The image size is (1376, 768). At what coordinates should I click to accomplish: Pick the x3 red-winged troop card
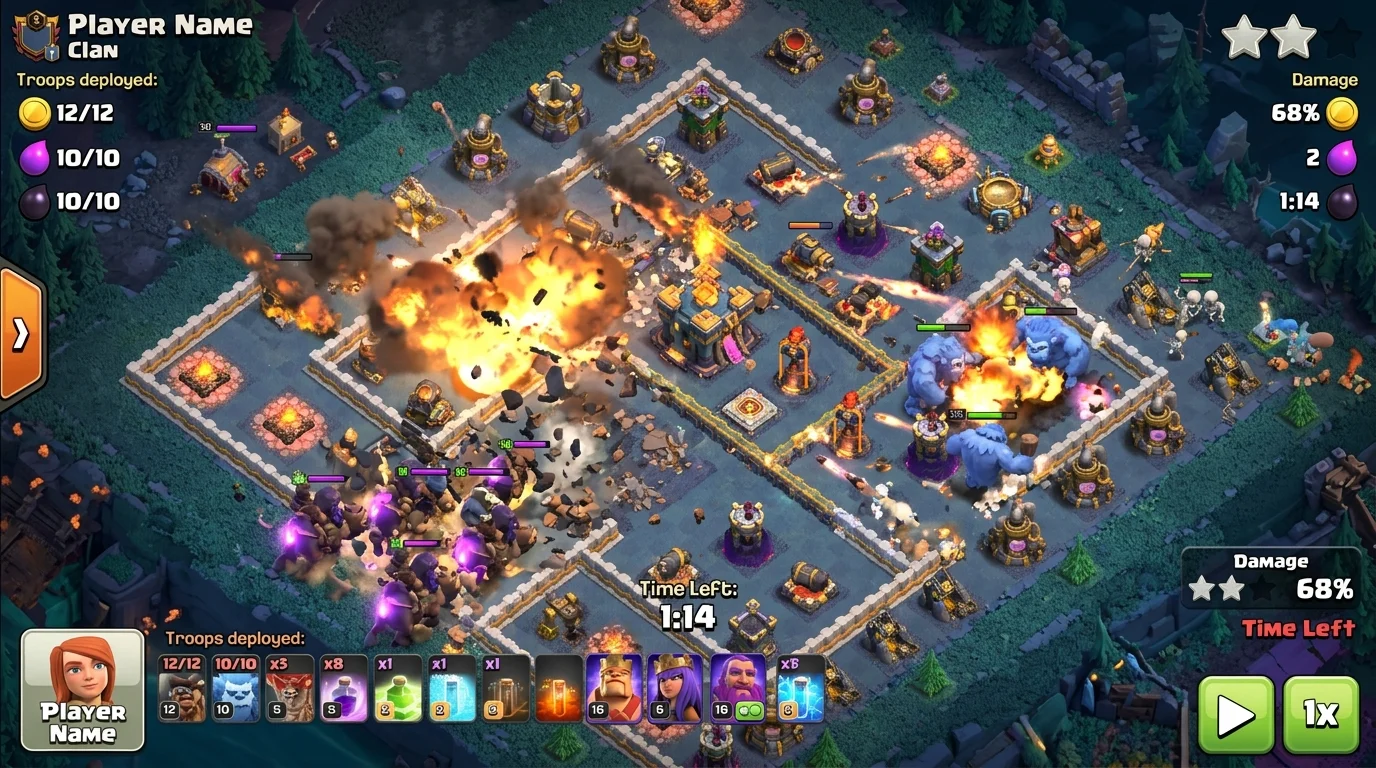tap(290, 688)
